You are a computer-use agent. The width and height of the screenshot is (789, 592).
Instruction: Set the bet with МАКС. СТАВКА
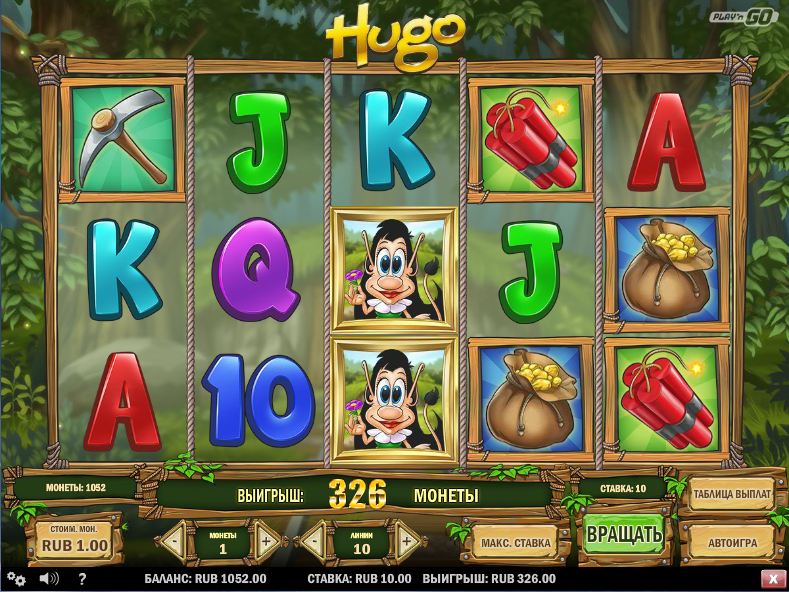point(515,543)
